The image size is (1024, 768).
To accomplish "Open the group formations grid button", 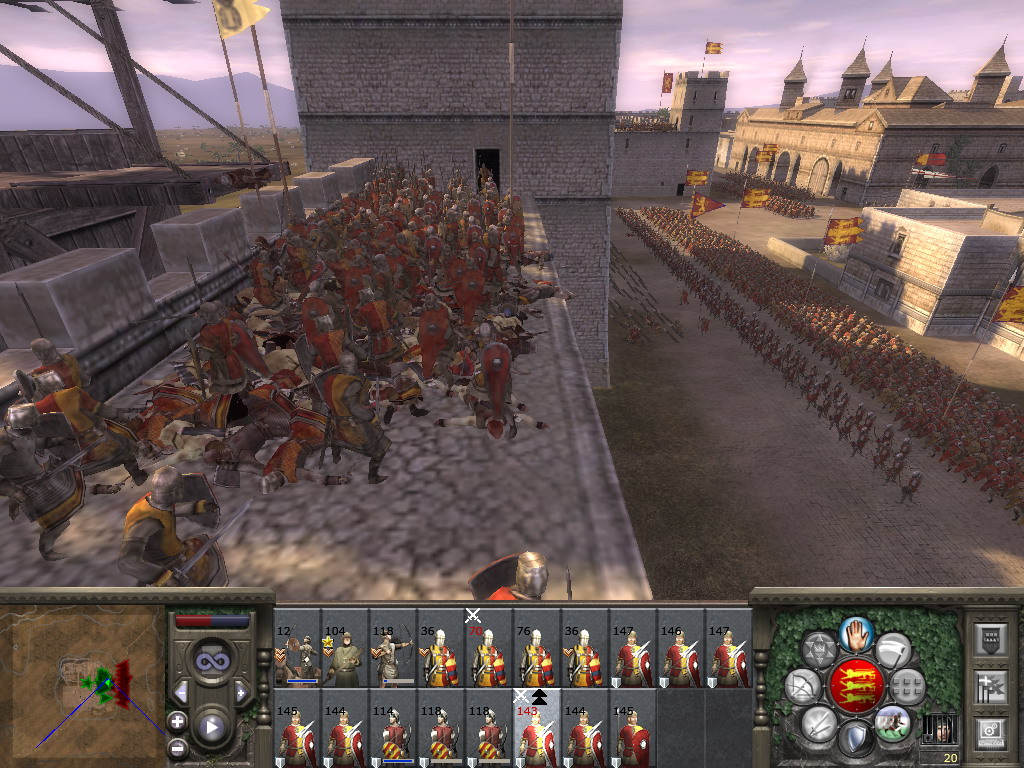I will click(906, 686).
